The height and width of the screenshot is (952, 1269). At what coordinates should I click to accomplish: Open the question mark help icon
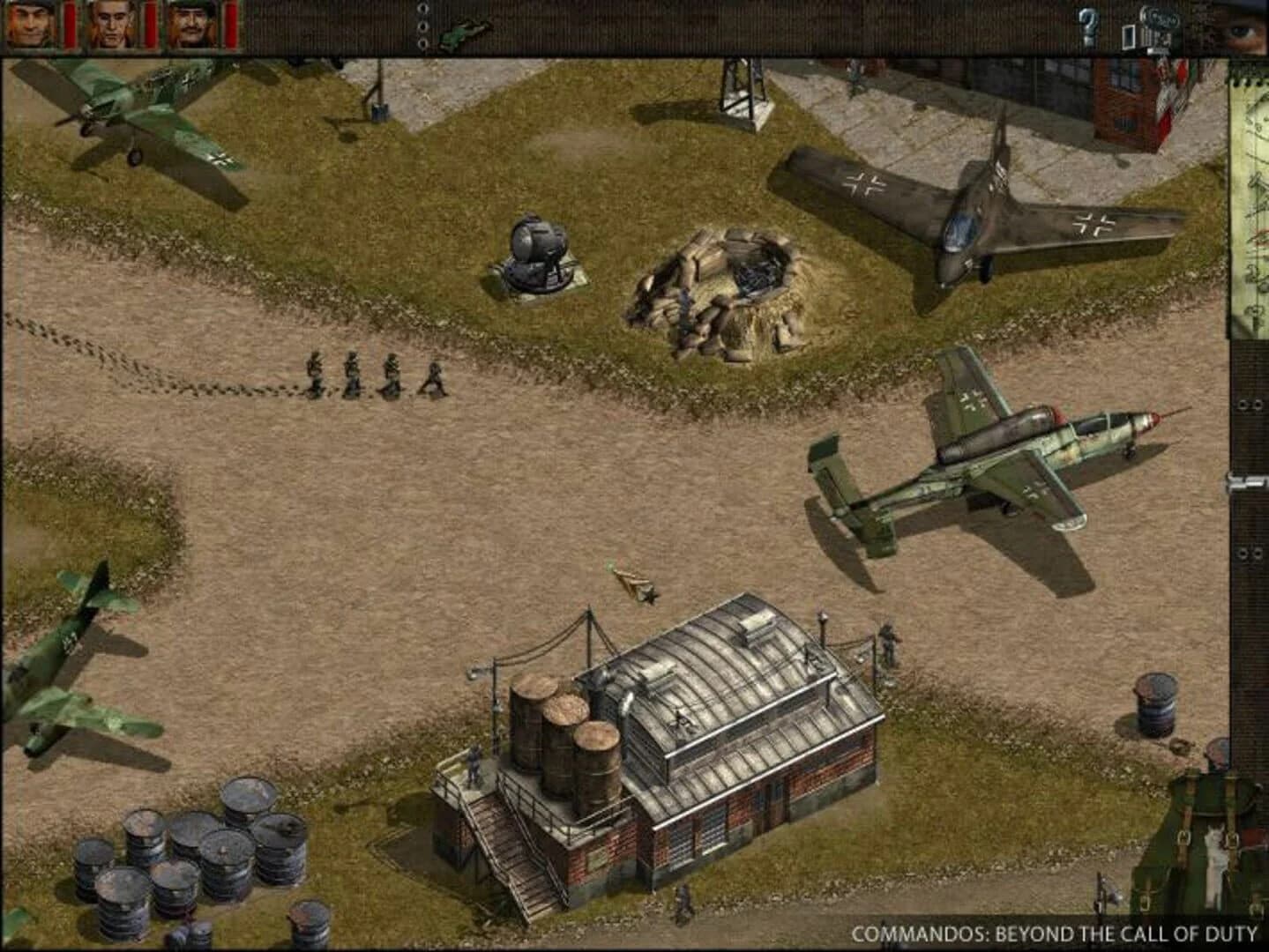(1089, 26)
